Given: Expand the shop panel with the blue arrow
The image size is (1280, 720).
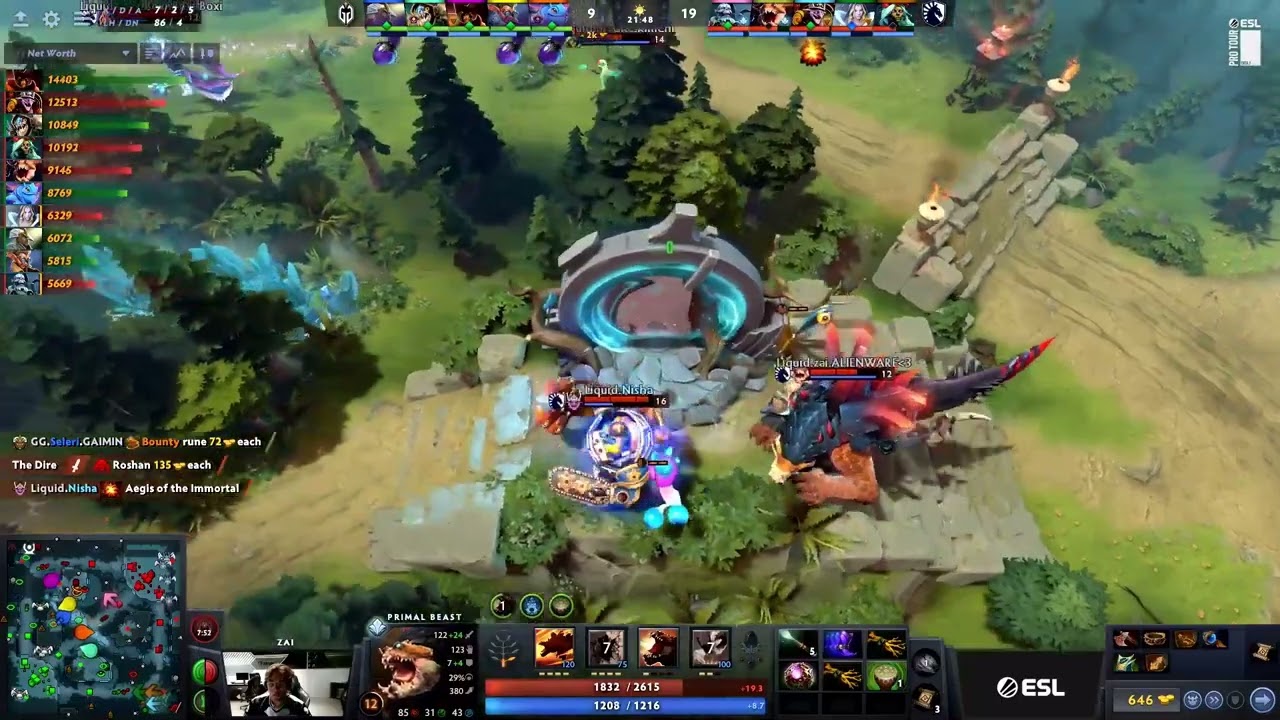Looking at the screenshot, I should [1263, 700].
